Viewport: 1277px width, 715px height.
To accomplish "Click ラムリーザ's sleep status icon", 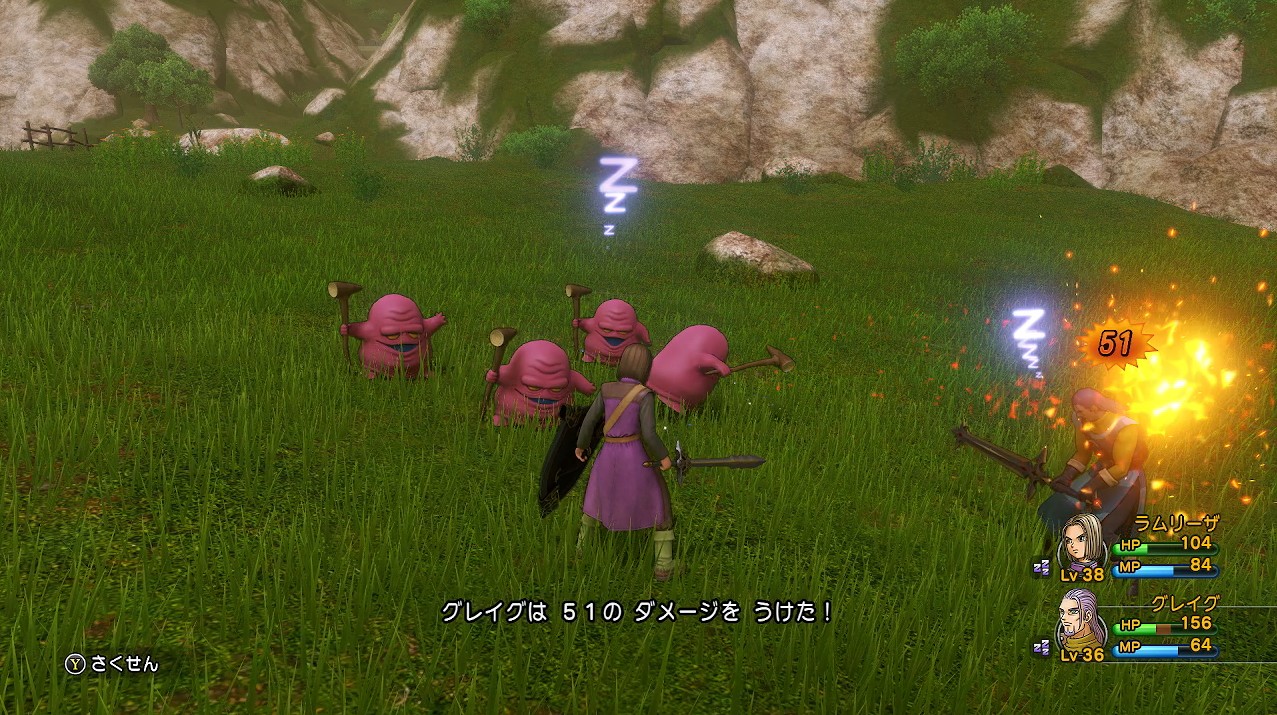I will click(1042, 567).
